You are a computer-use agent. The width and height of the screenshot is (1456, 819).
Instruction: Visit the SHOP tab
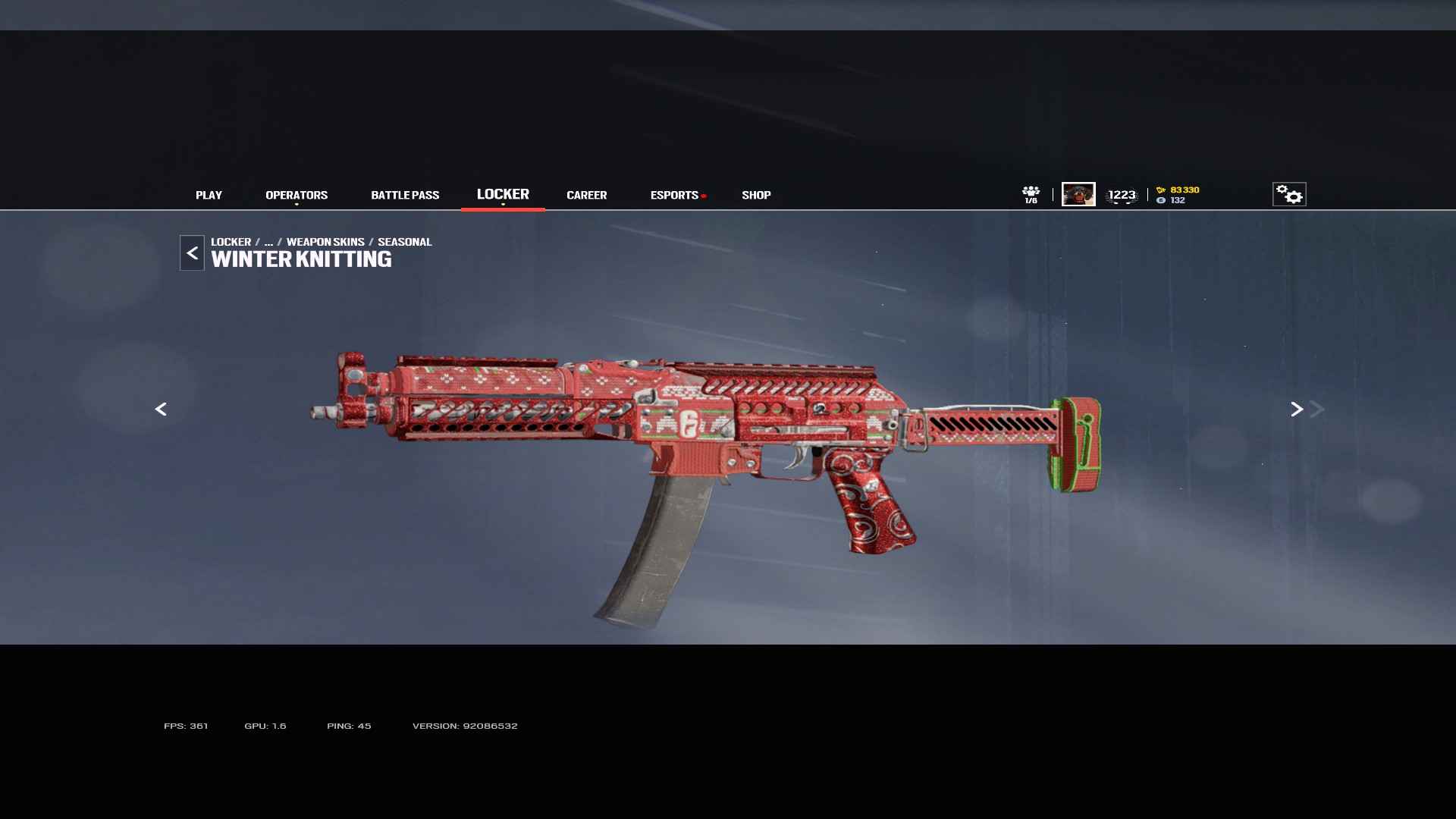point(756,195)
